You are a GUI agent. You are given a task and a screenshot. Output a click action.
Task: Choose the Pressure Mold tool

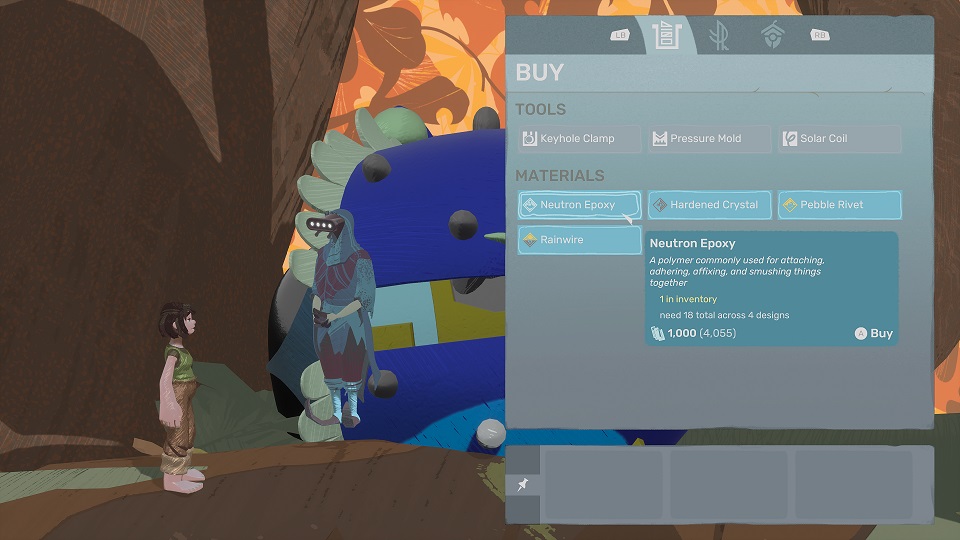(x=709, y=139)
